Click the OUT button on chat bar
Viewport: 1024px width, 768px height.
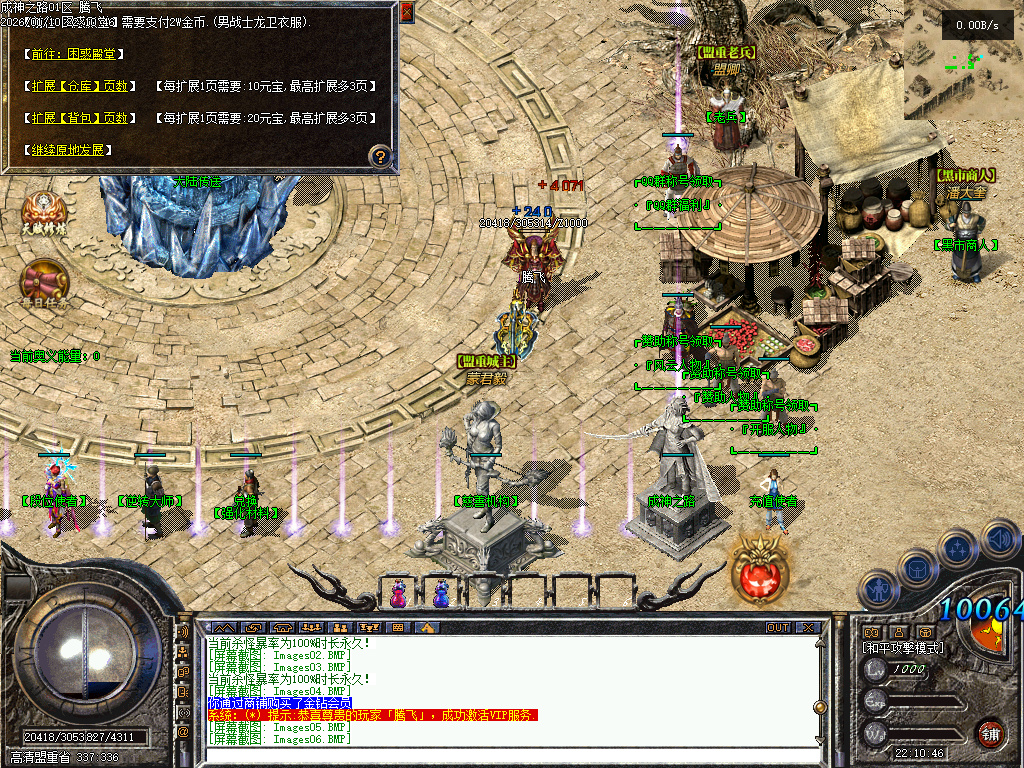(778, 627)
